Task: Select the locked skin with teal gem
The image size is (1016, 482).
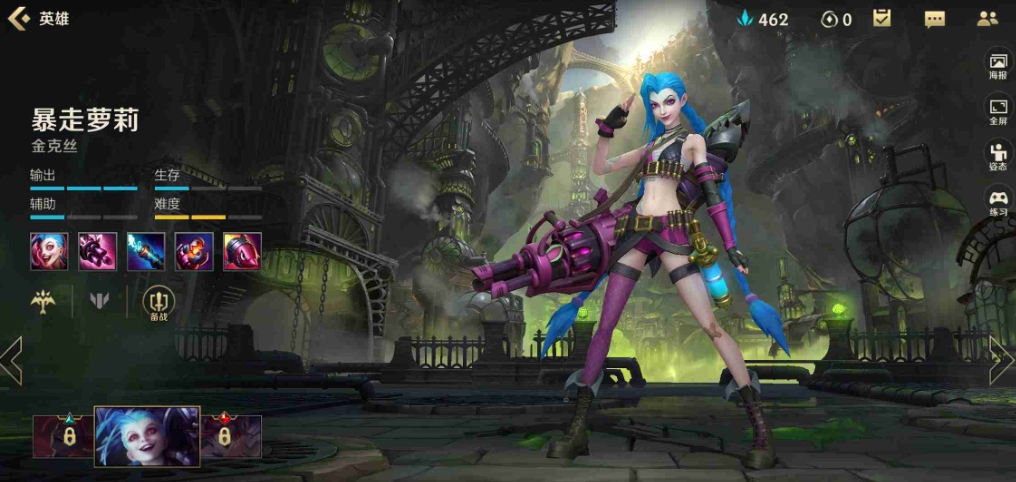Action: (x=64, y=436)
